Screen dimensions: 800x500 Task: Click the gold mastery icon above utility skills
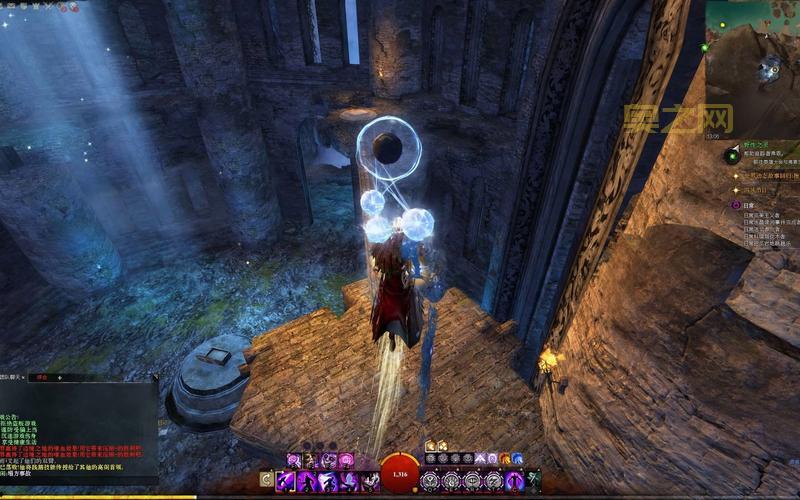[430, 446]
